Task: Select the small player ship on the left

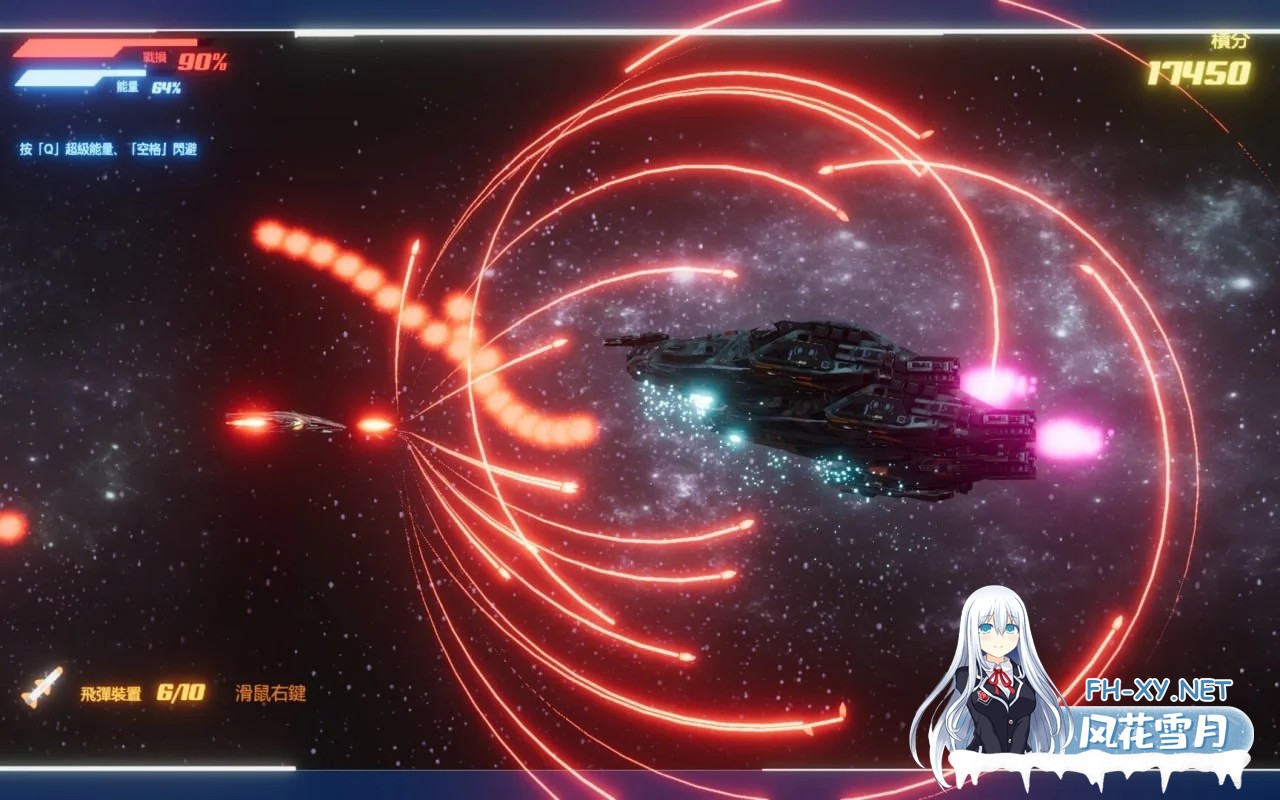Action: click(x=300, y=425)
